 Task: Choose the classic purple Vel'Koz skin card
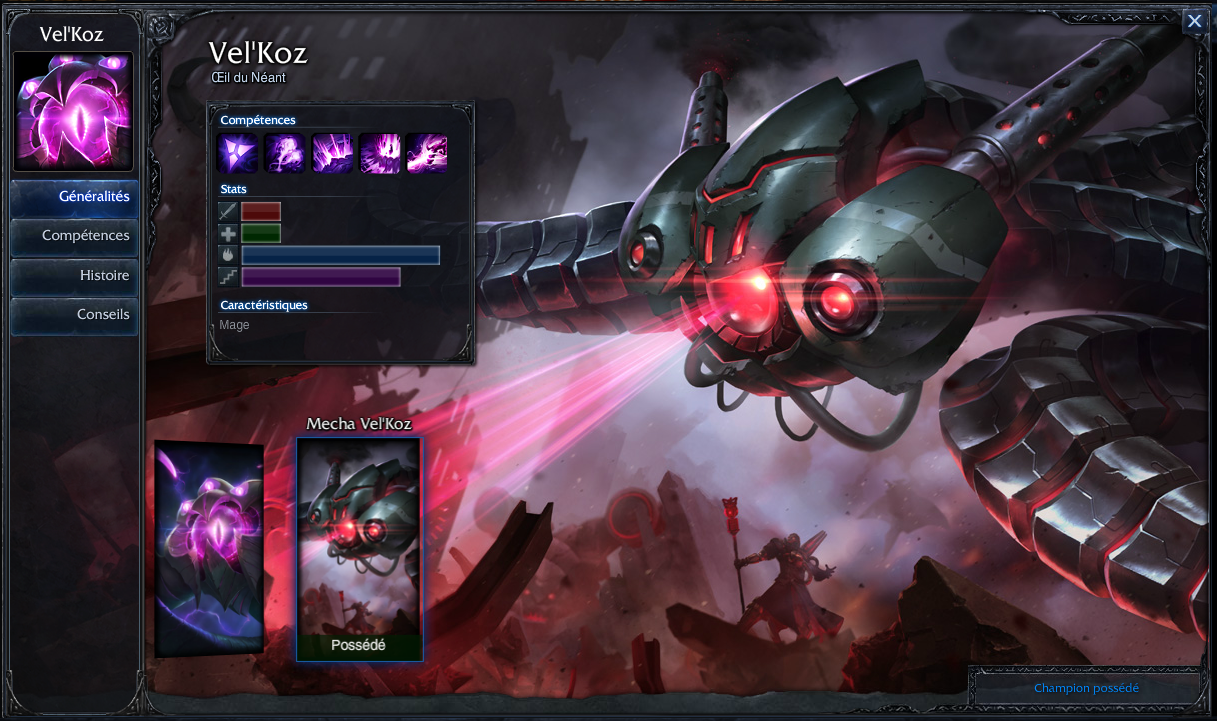pos(209,548)
